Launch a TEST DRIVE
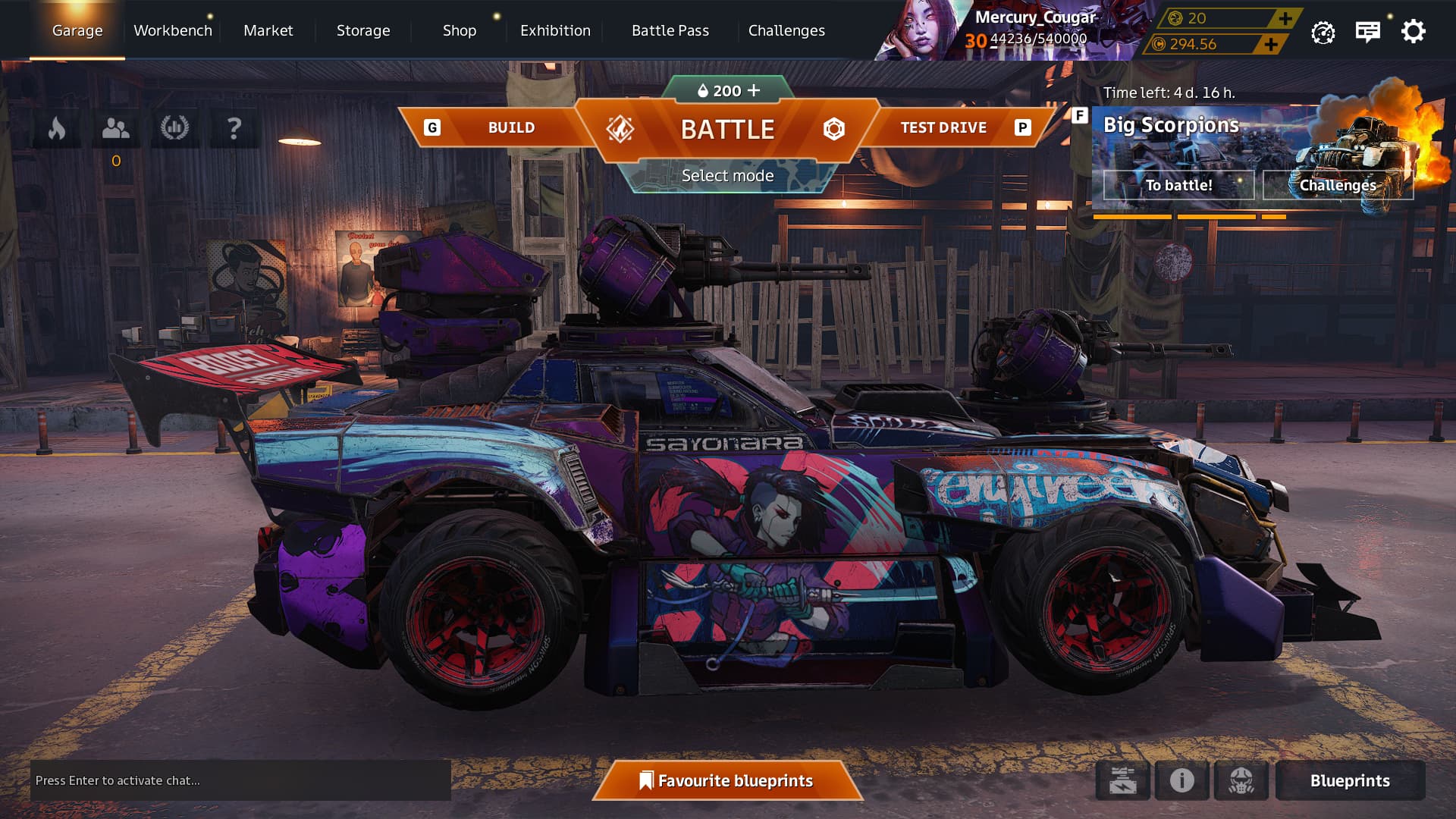This screenshot has width=1456, height=819. (x=943, y=127)
